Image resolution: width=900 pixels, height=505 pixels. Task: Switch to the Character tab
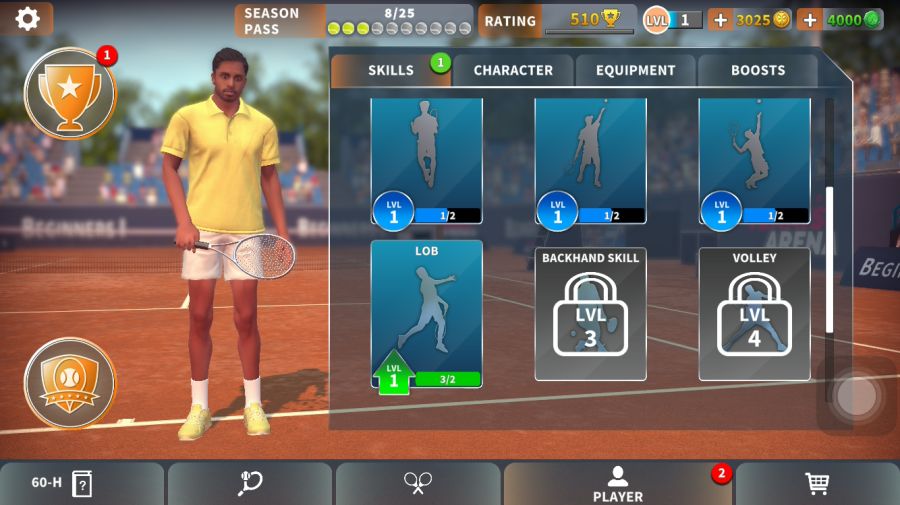click(x=513, y=70)
